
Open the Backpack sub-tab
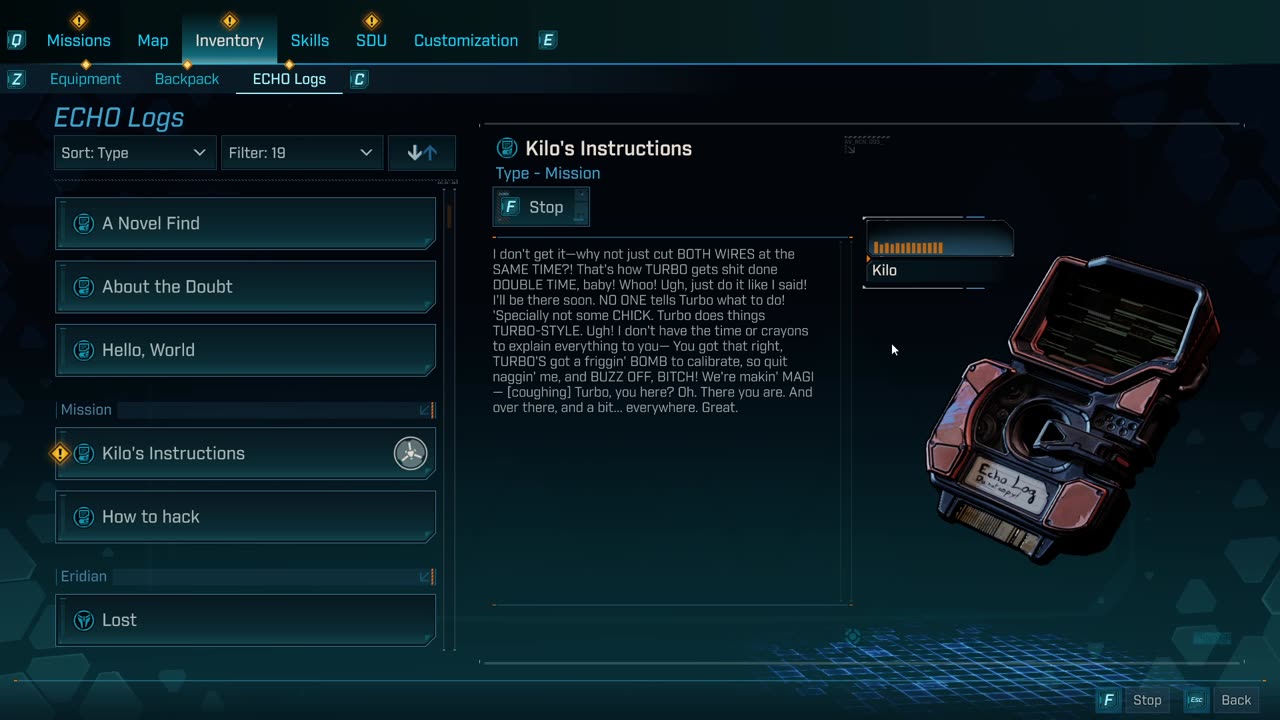point(187,79)
